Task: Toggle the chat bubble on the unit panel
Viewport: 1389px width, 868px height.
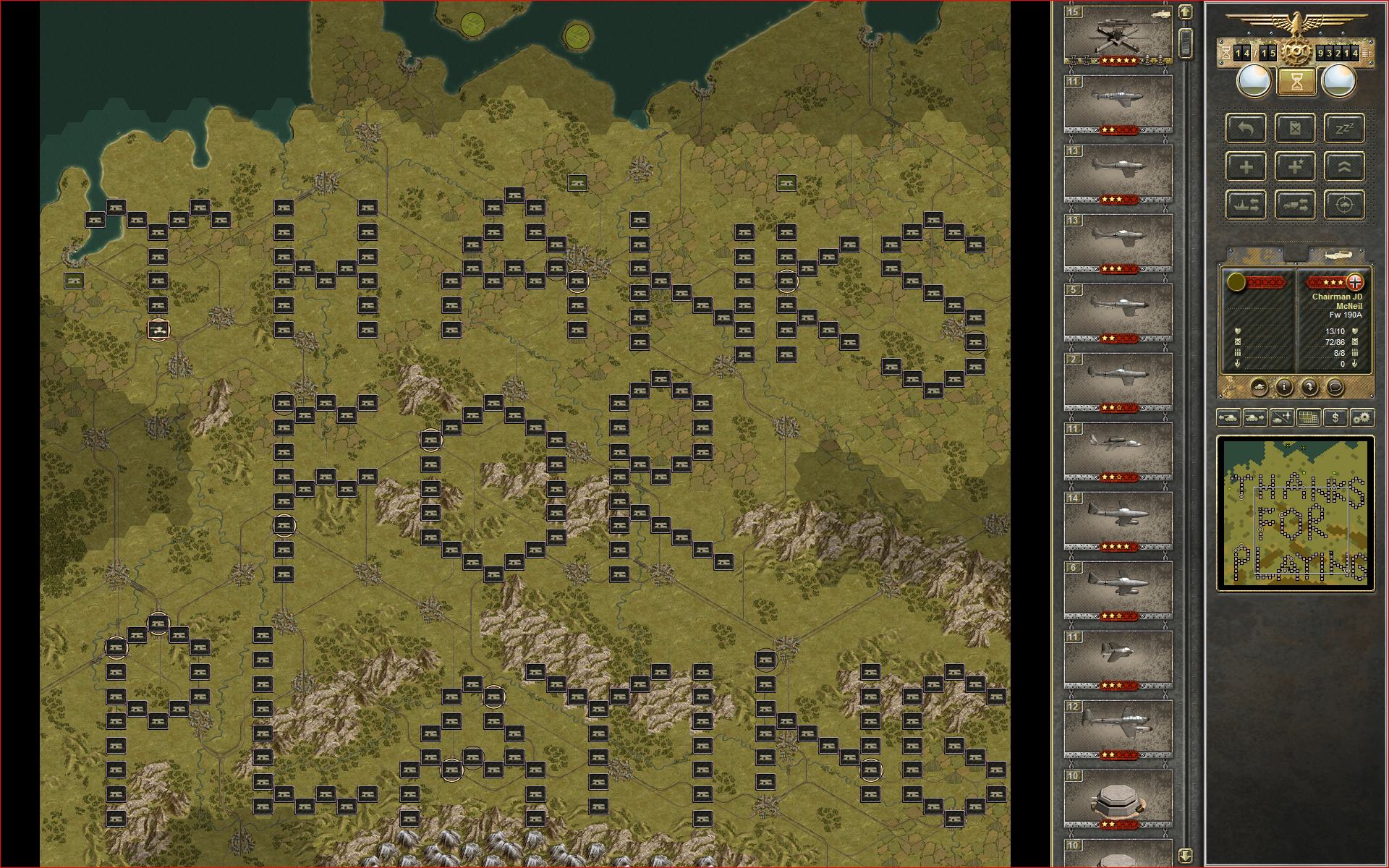Action: pyautogui.click(x=1336, y=387)
